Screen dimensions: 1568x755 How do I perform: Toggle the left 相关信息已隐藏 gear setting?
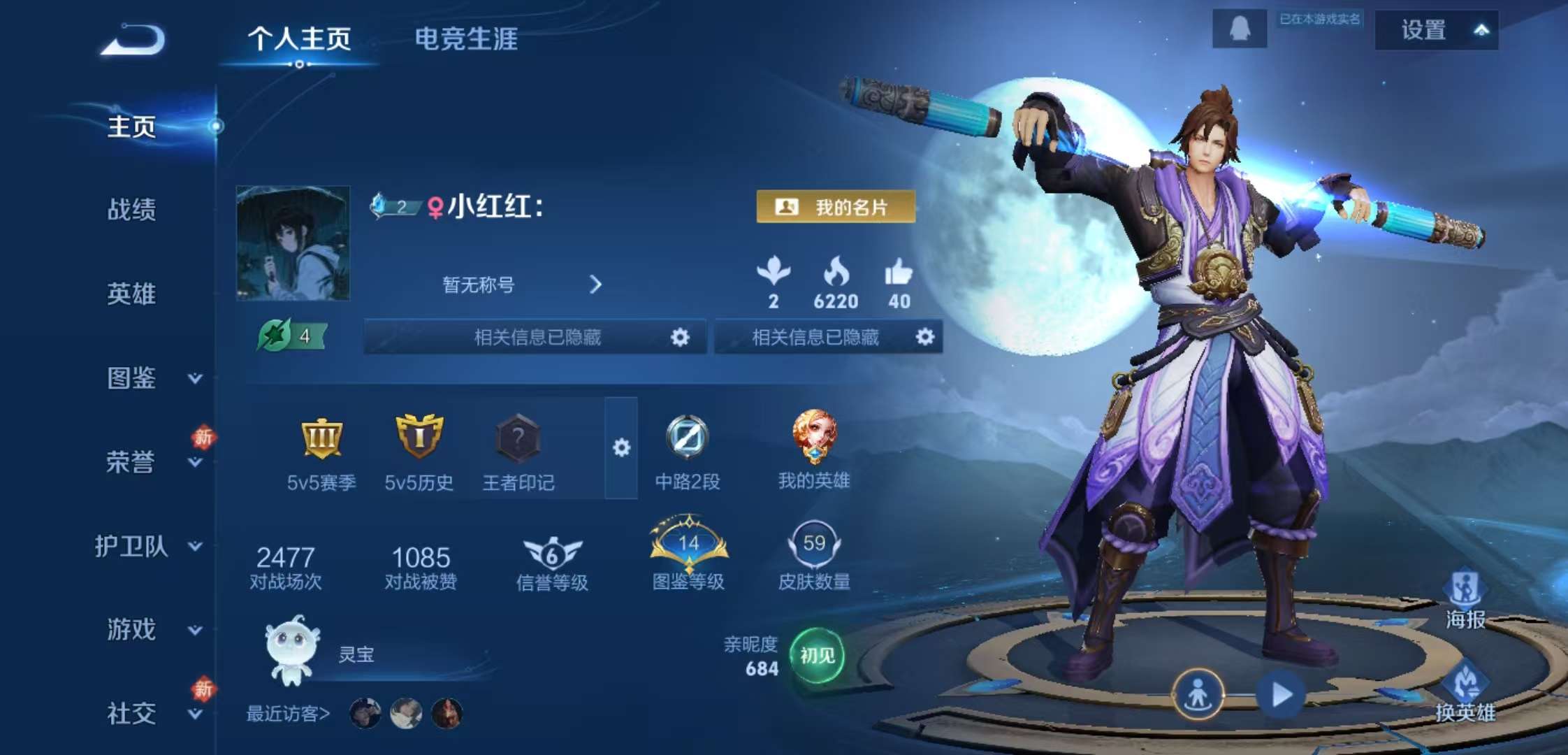[680, 337]
